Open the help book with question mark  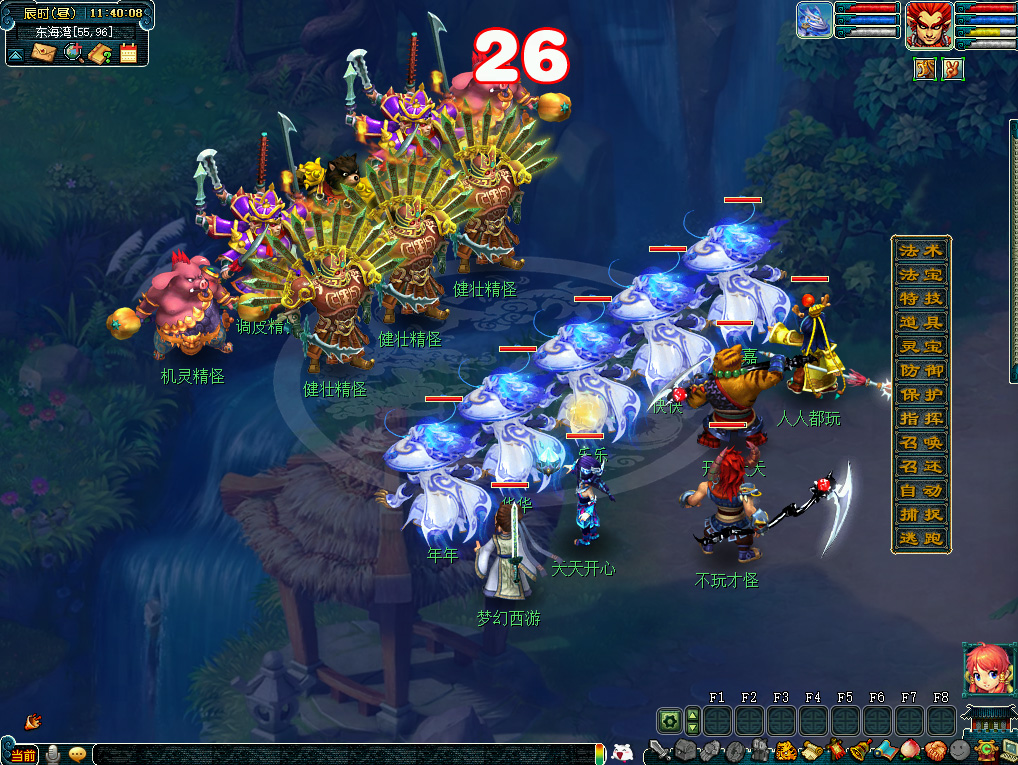tap(99, 53)
